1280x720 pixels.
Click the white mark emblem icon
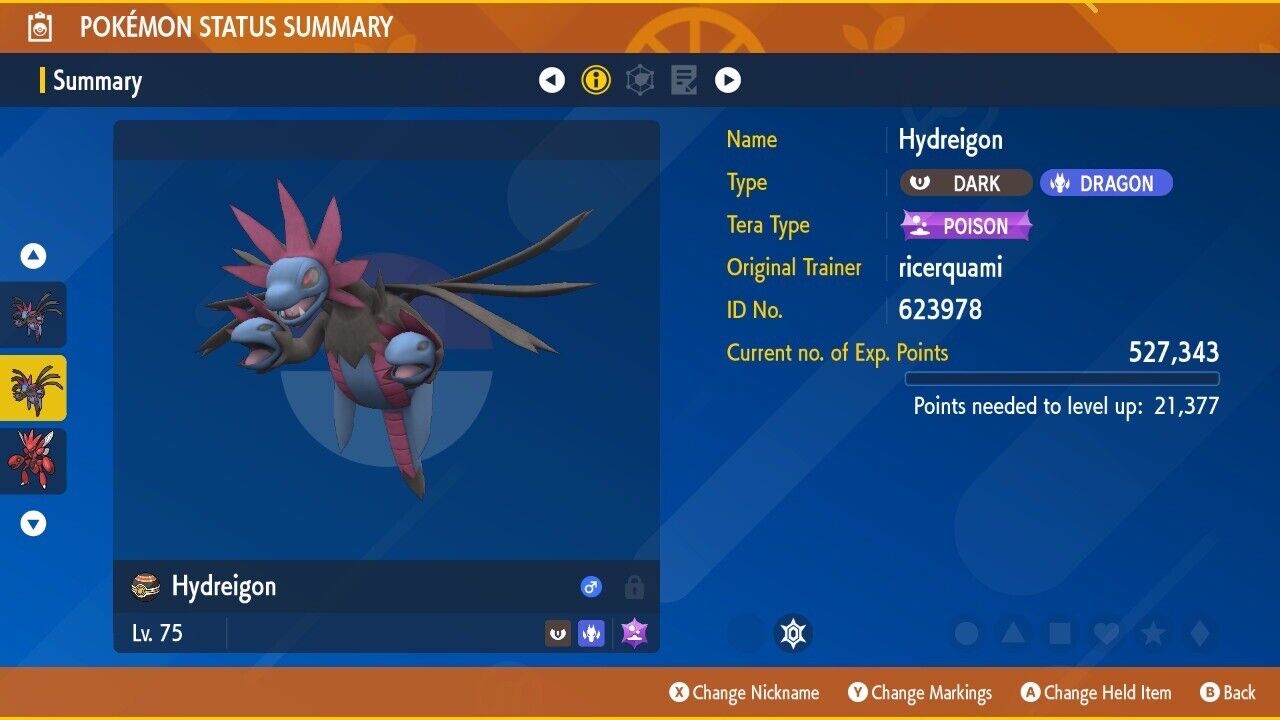point(793,633)
